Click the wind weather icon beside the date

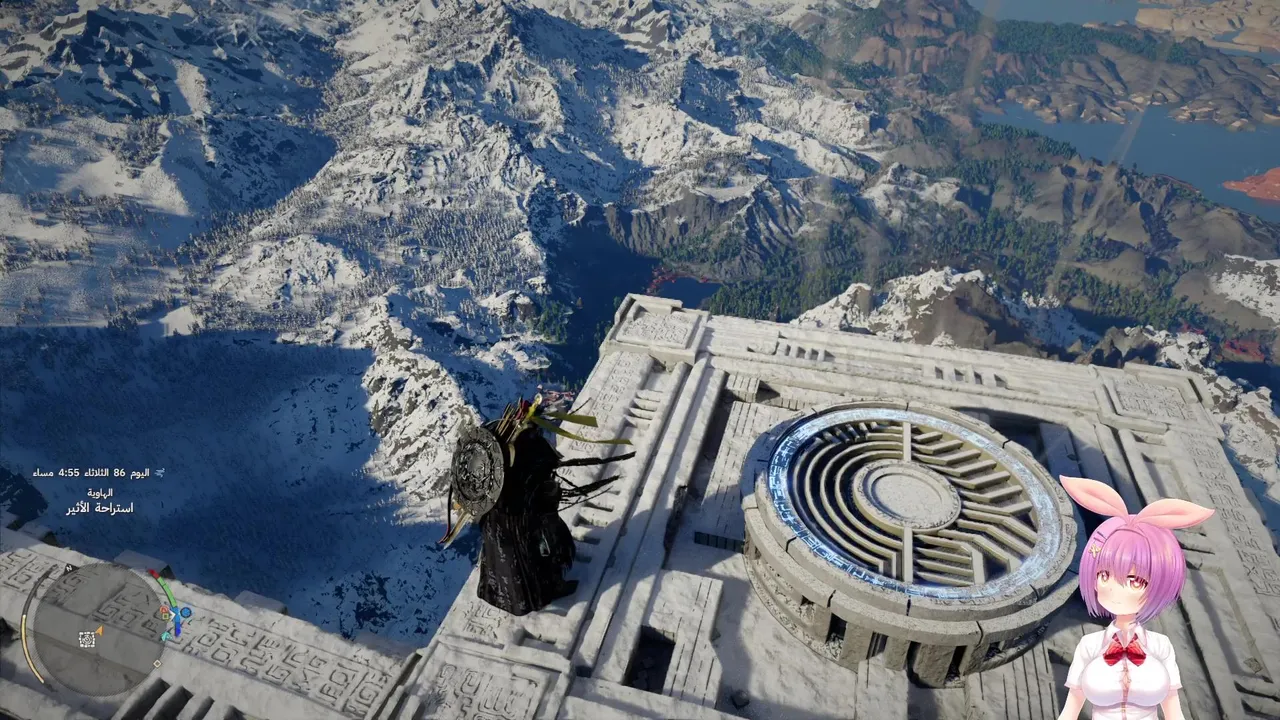click(159, 472)
